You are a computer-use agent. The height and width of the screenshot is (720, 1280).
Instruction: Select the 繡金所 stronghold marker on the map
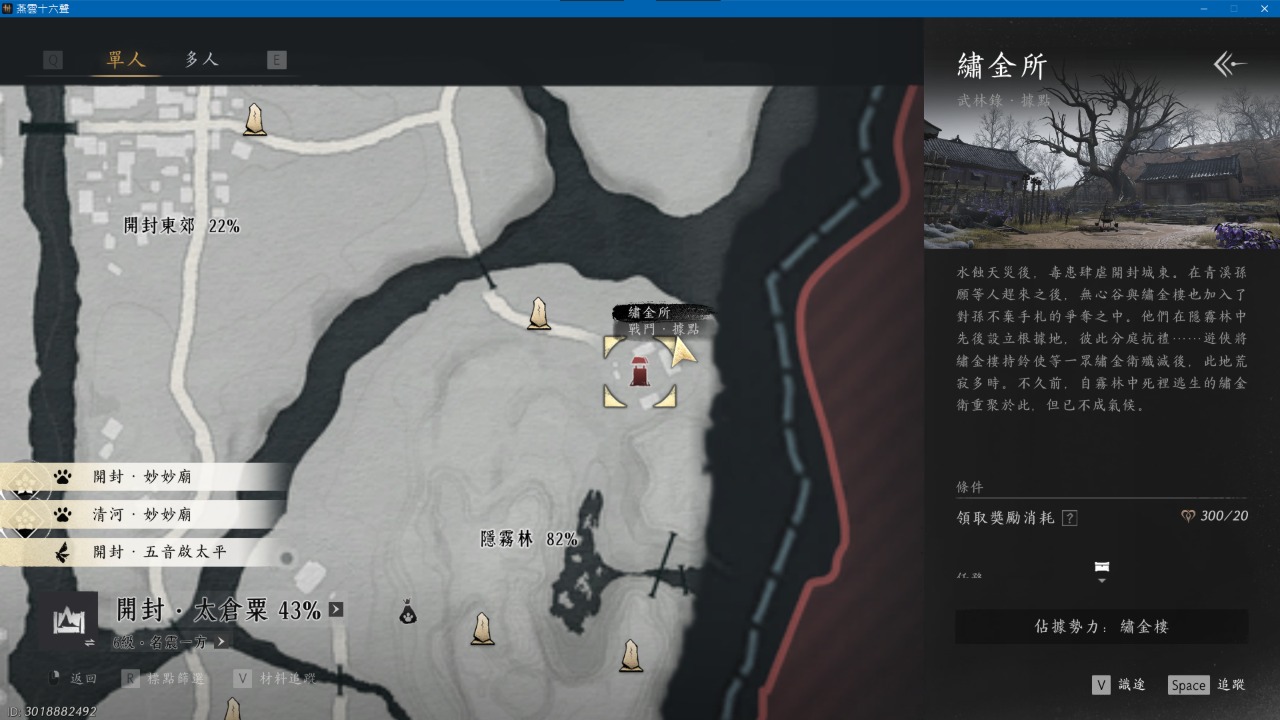[640, 371]
